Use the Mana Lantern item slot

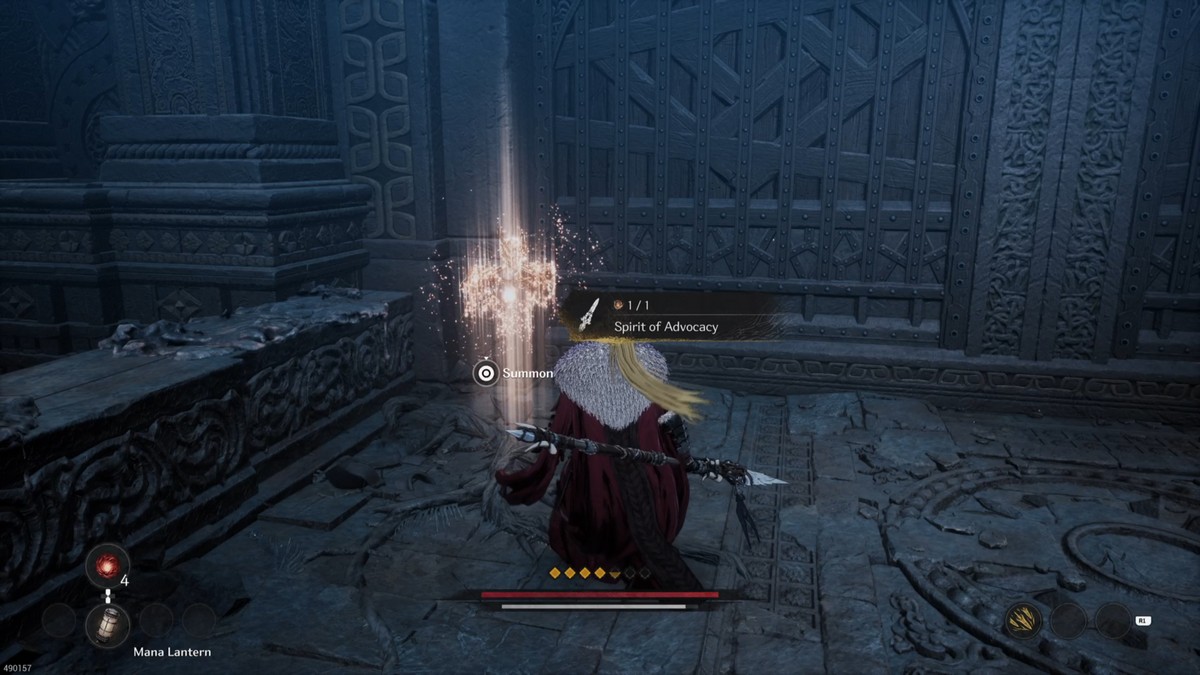click(x=106, y=624)
